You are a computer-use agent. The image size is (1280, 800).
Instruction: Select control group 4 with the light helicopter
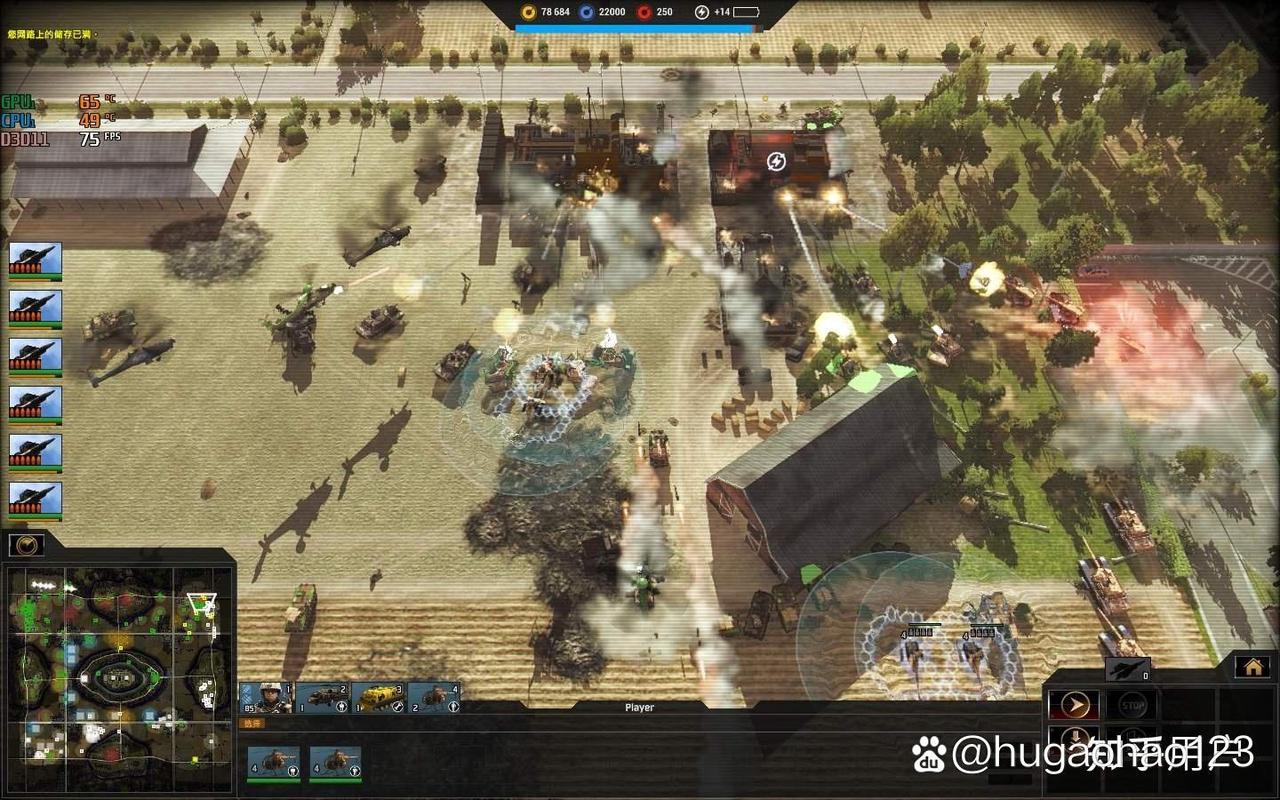click(x=435, y=697)
